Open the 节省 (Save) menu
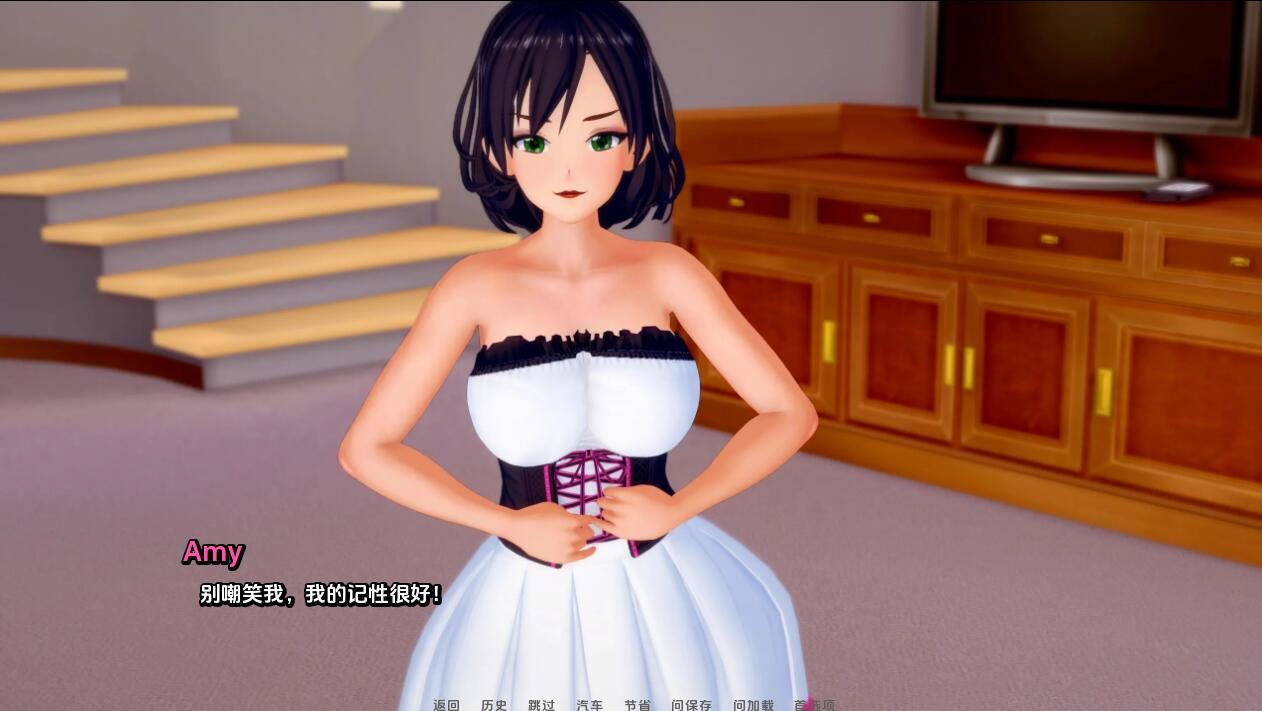This screenshot has width=1262, height=711. coord(637,704)
